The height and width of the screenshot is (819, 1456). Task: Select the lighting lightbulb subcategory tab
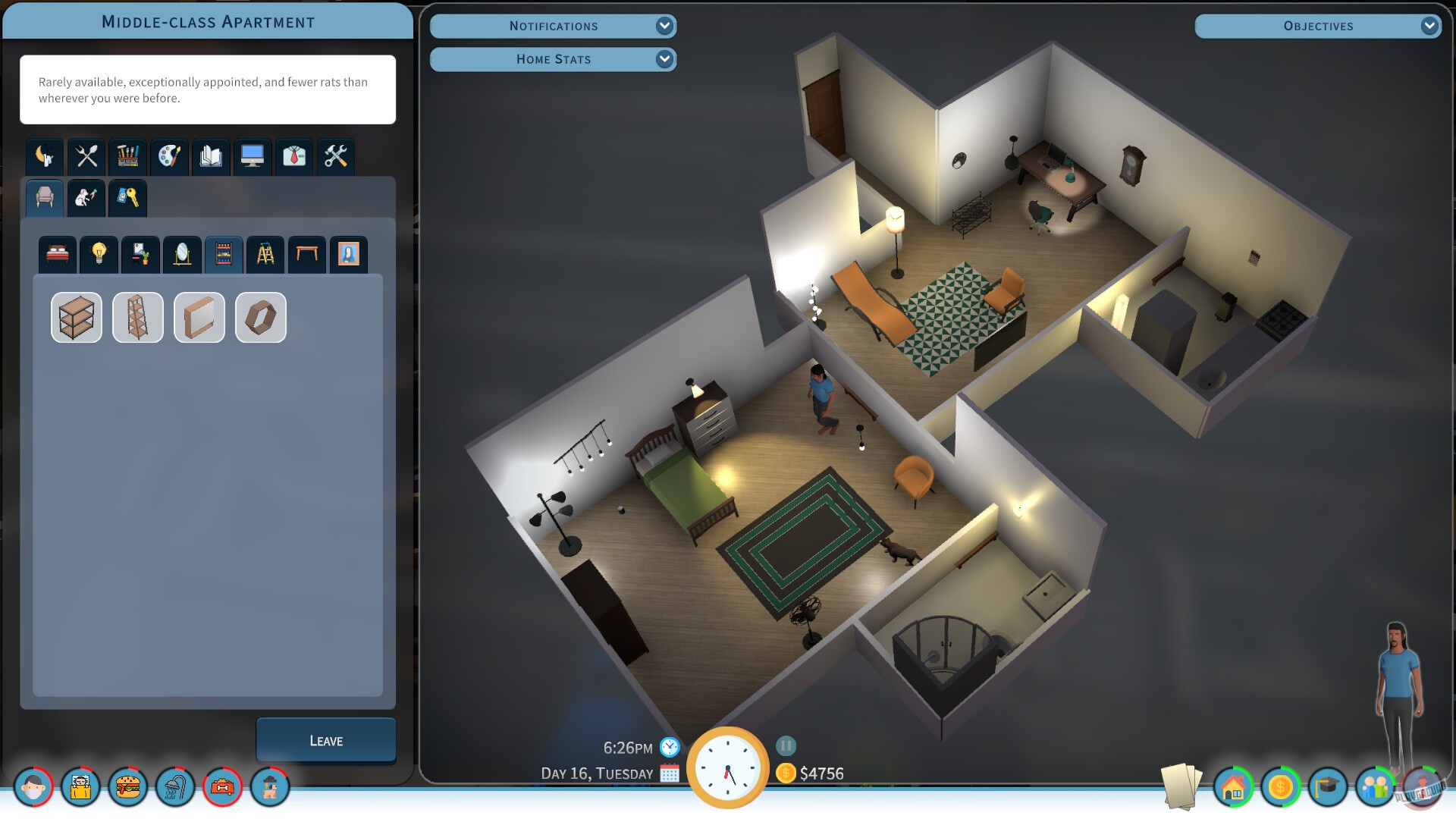tap(99, 254)
